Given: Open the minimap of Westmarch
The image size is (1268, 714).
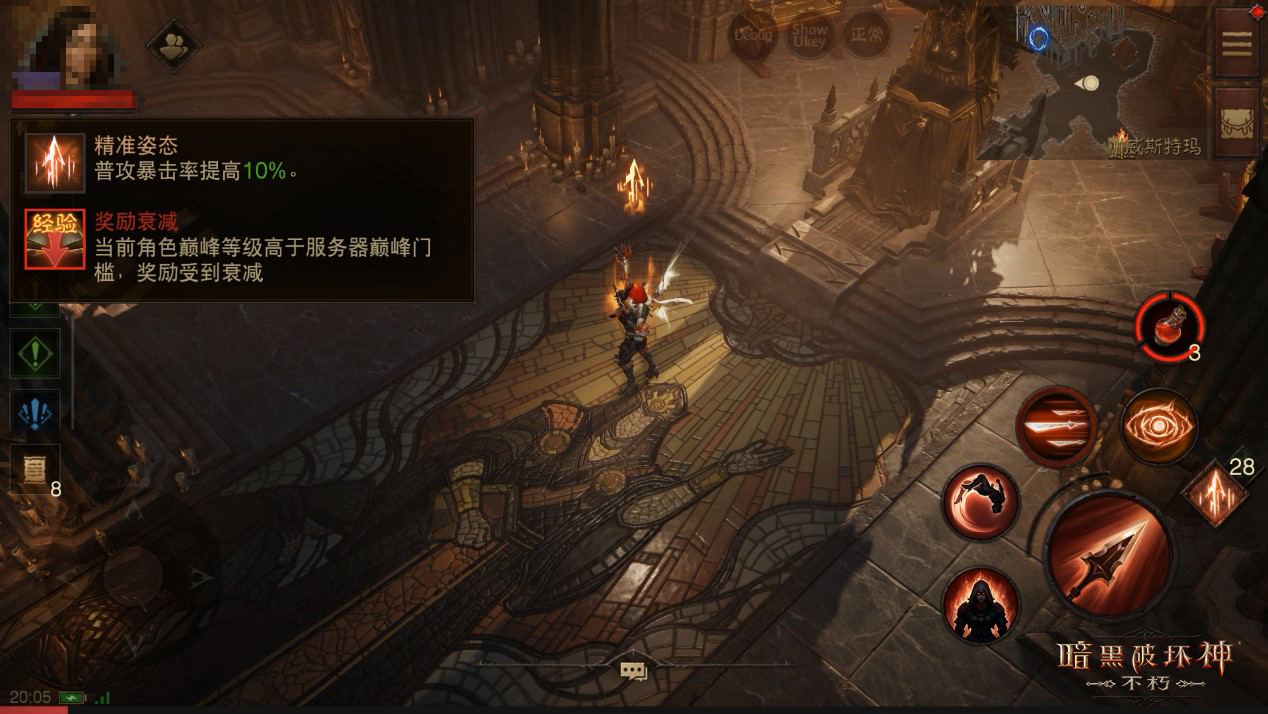Looking at the screenshot, I should 1090,82.
